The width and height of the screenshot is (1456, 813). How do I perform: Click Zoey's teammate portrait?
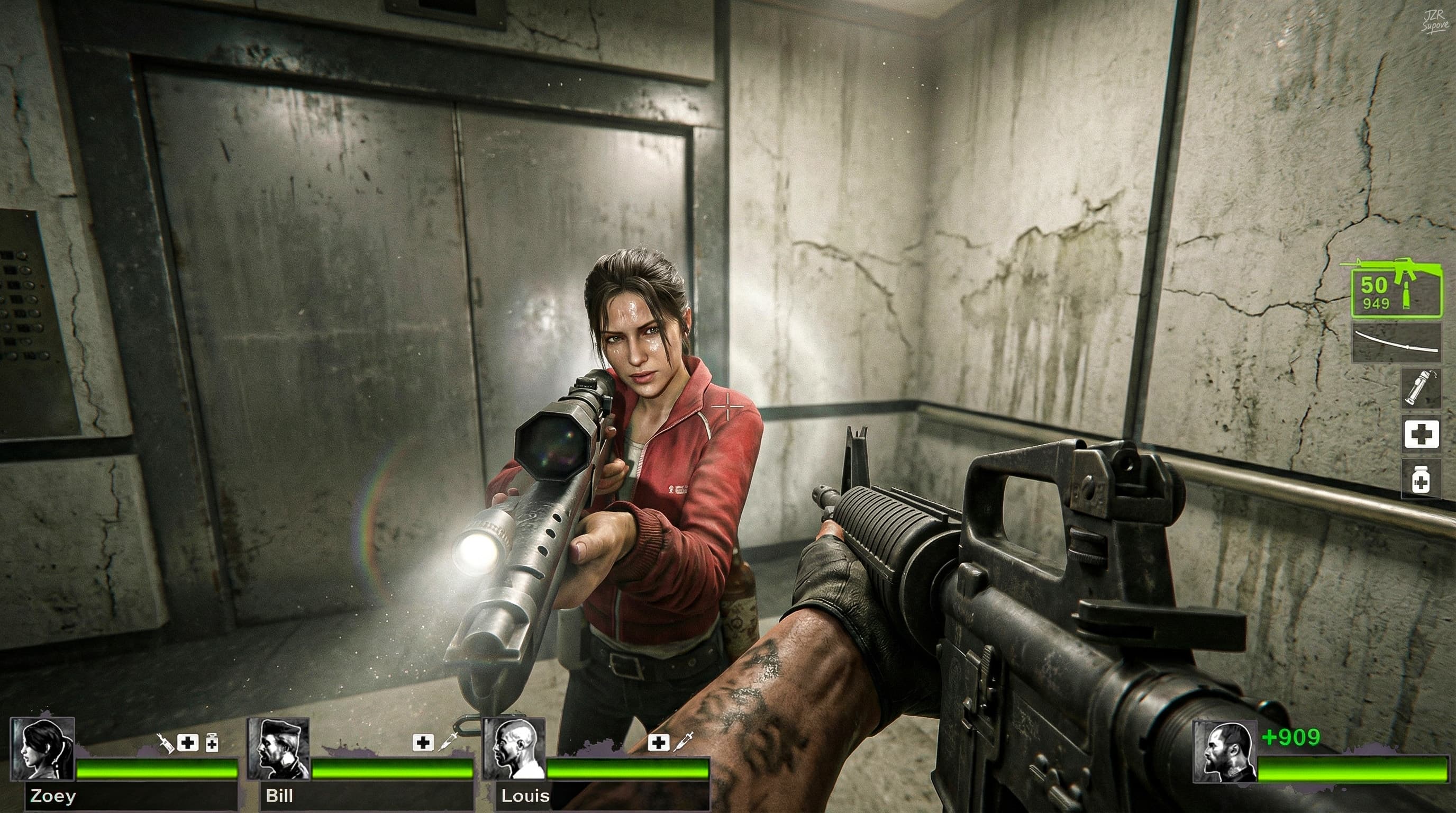(x=42, y=749)
